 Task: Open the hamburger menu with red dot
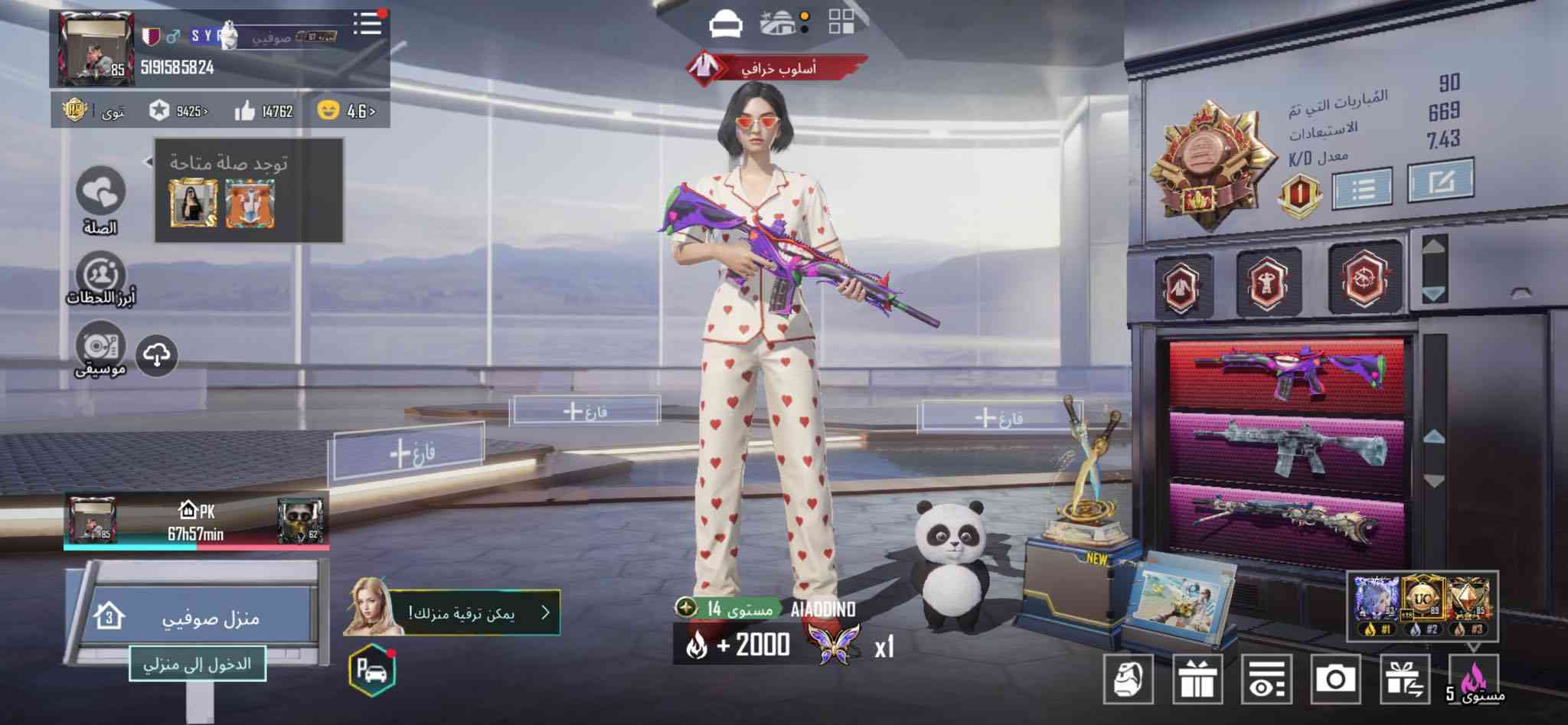[x=367, y=23]
